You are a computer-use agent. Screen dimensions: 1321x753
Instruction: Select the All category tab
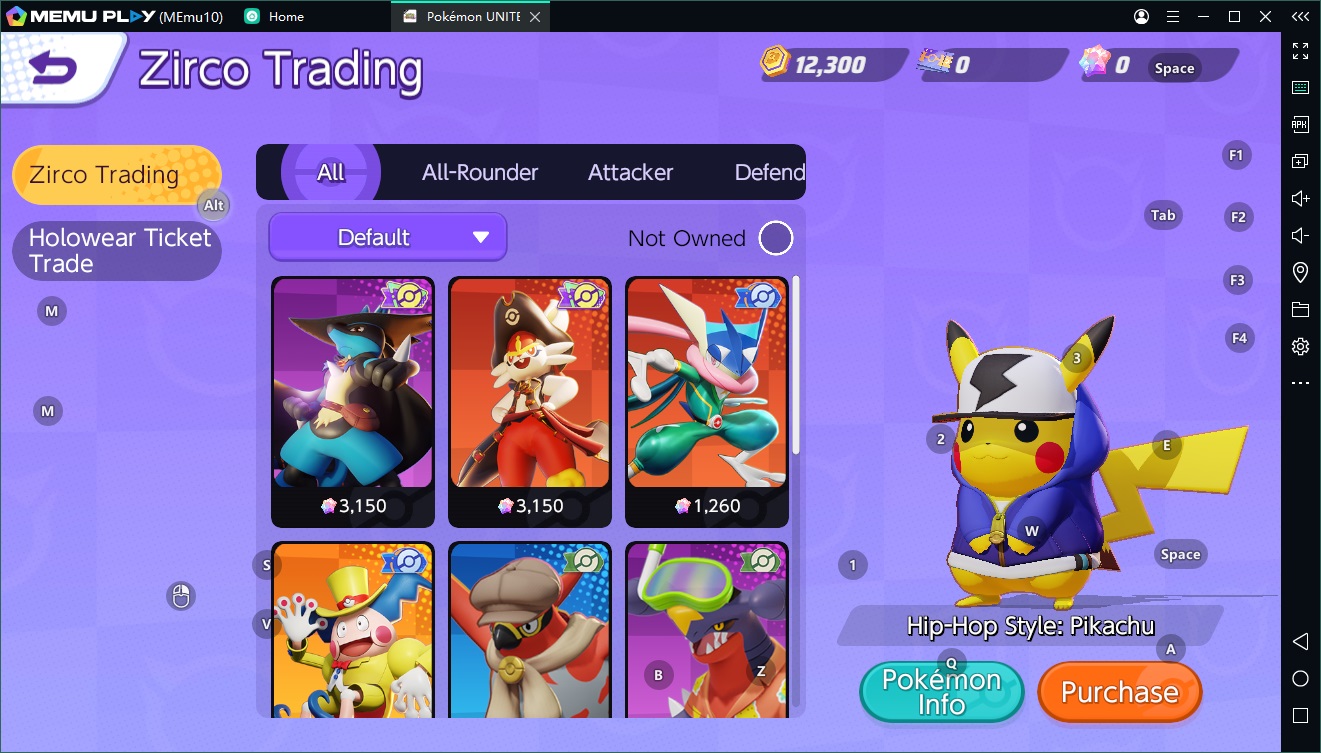[331, 172]
